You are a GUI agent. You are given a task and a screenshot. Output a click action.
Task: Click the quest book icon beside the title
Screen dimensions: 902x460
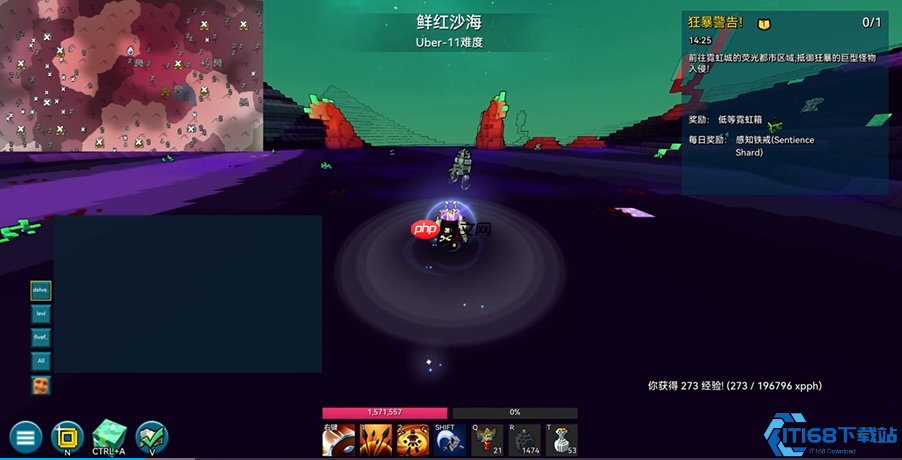click(x=764, y=22)
